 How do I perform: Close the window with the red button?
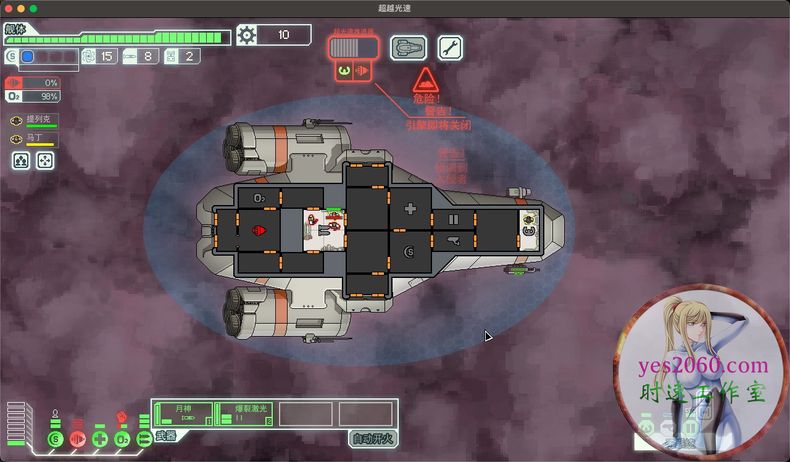coord(7,8)
